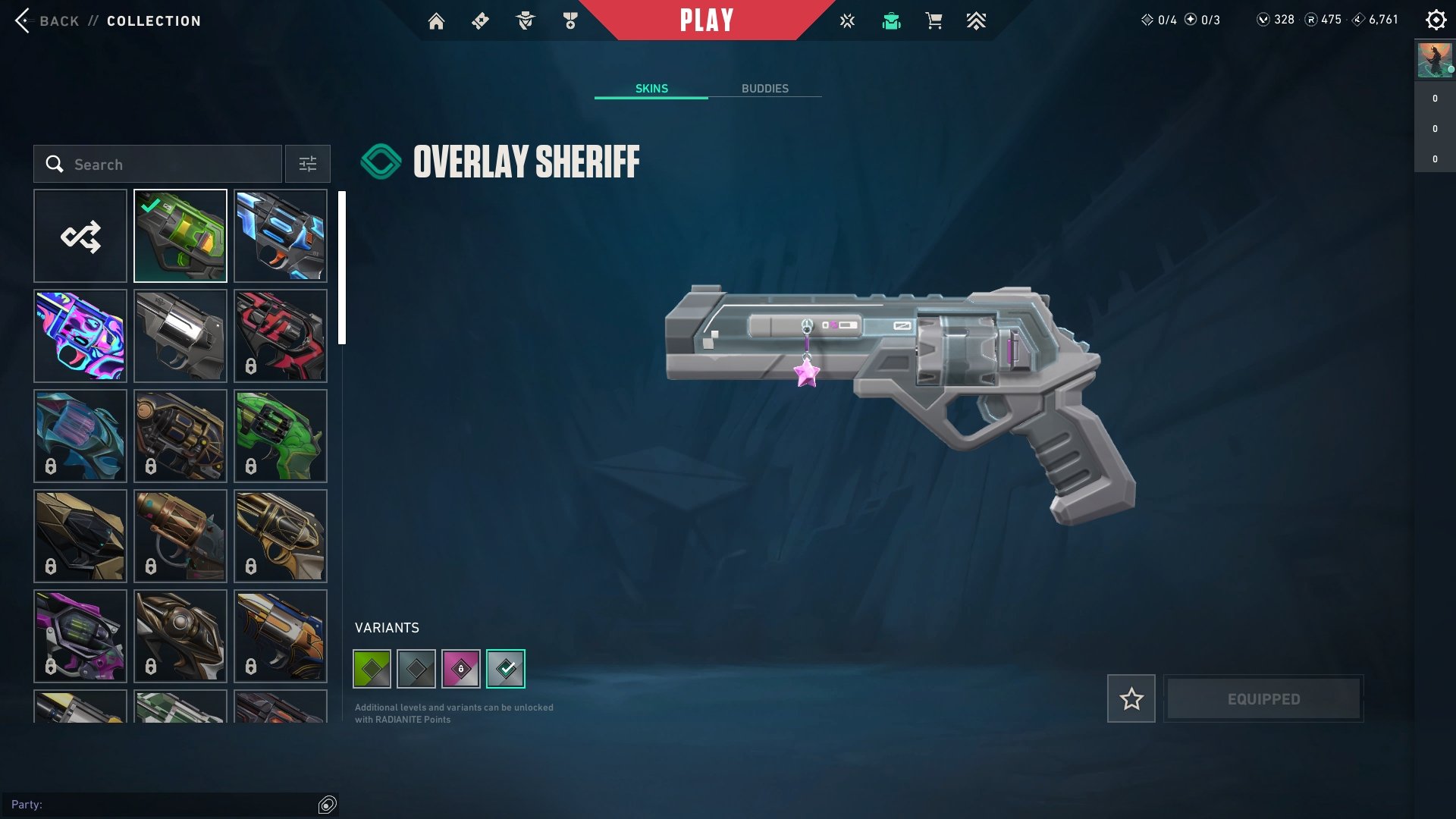Open search filters via sliders icon
The image size is (1456, 819).
[x=307, y=164]
